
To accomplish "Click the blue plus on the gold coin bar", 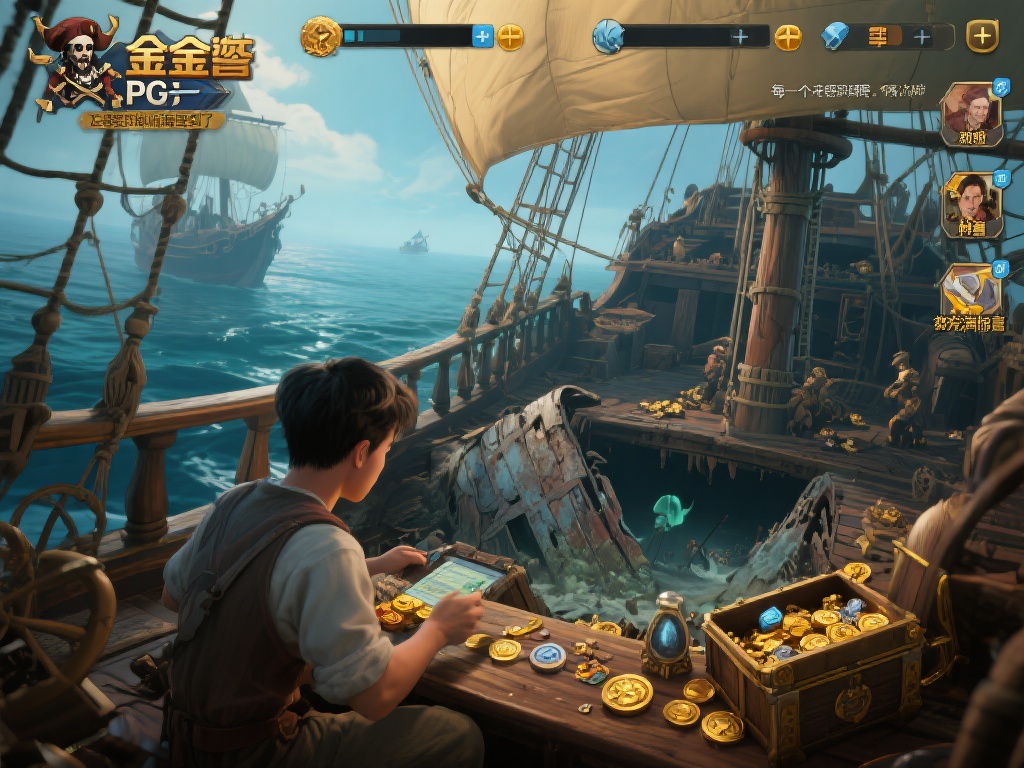I will coord(483,37).
